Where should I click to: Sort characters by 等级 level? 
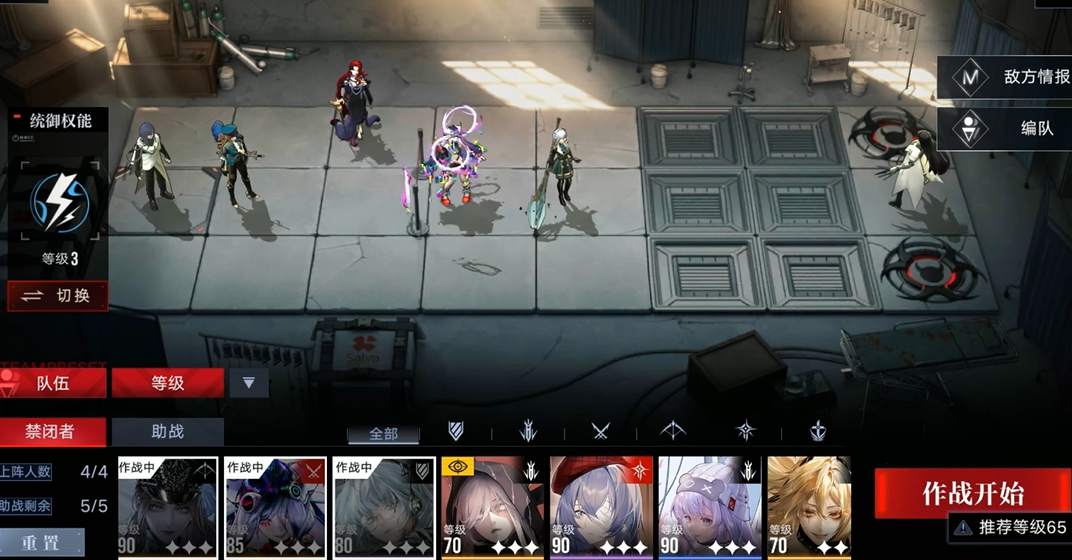(x=167, y=383)
